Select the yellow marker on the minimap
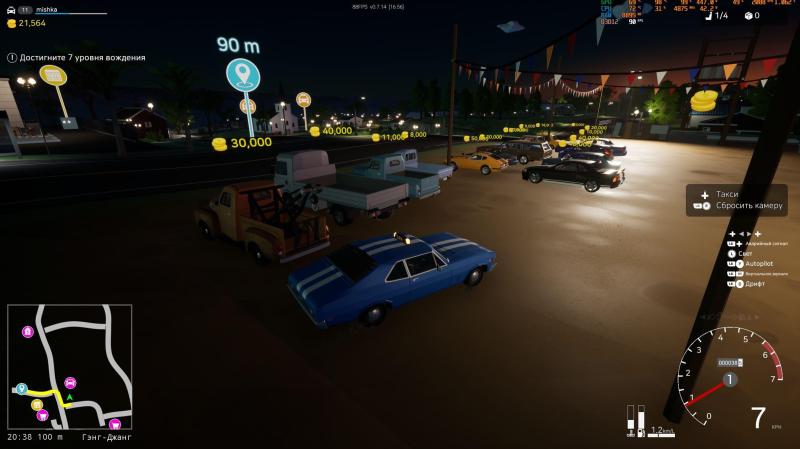 (x=37, y=404)
